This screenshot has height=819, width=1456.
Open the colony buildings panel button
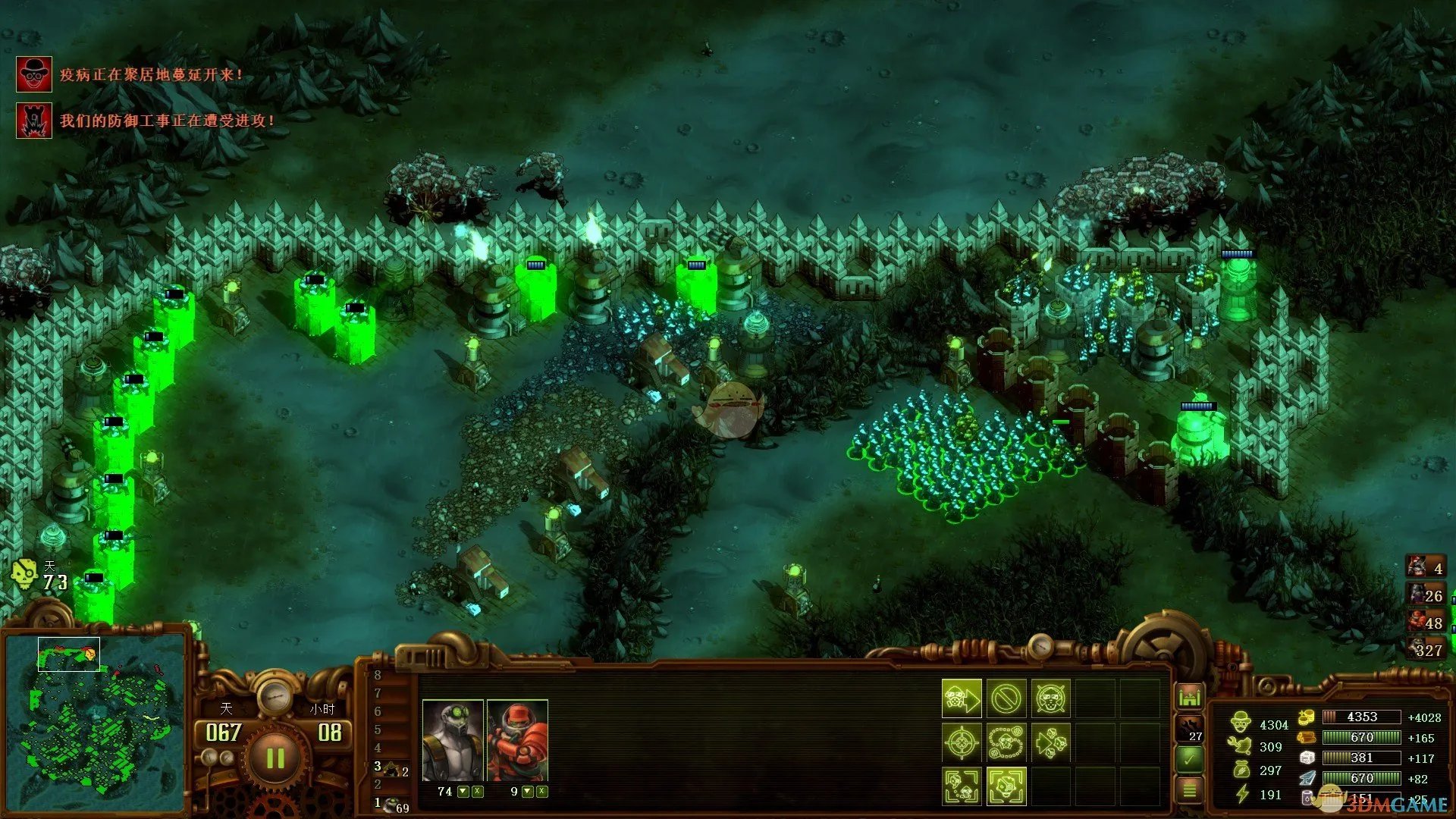coord(1190,696)
